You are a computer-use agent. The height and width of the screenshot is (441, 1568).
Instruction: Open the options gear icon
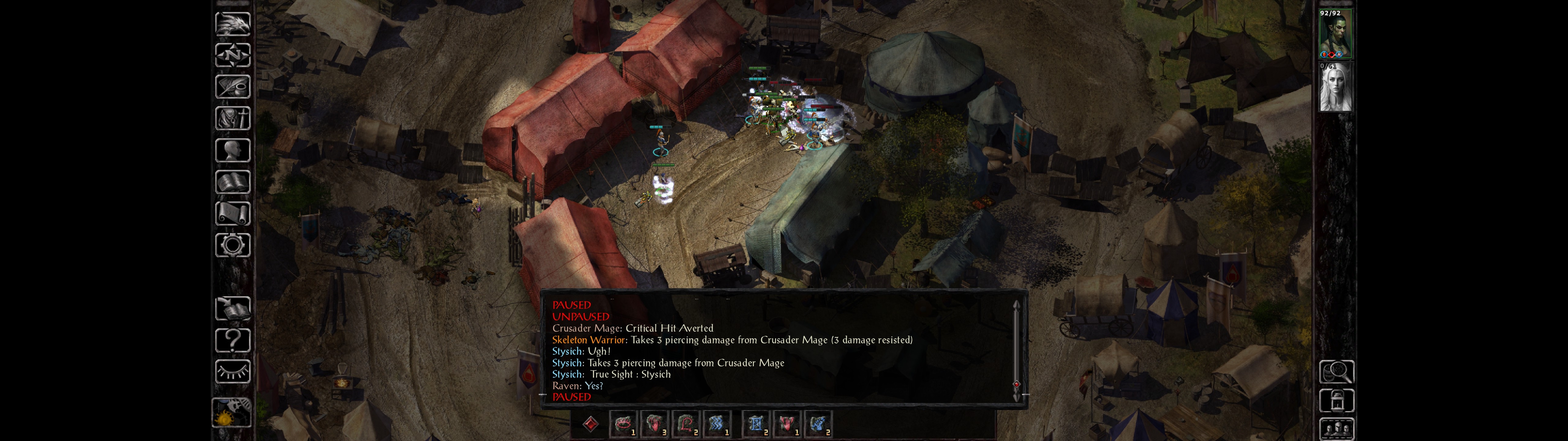point(232,245)
